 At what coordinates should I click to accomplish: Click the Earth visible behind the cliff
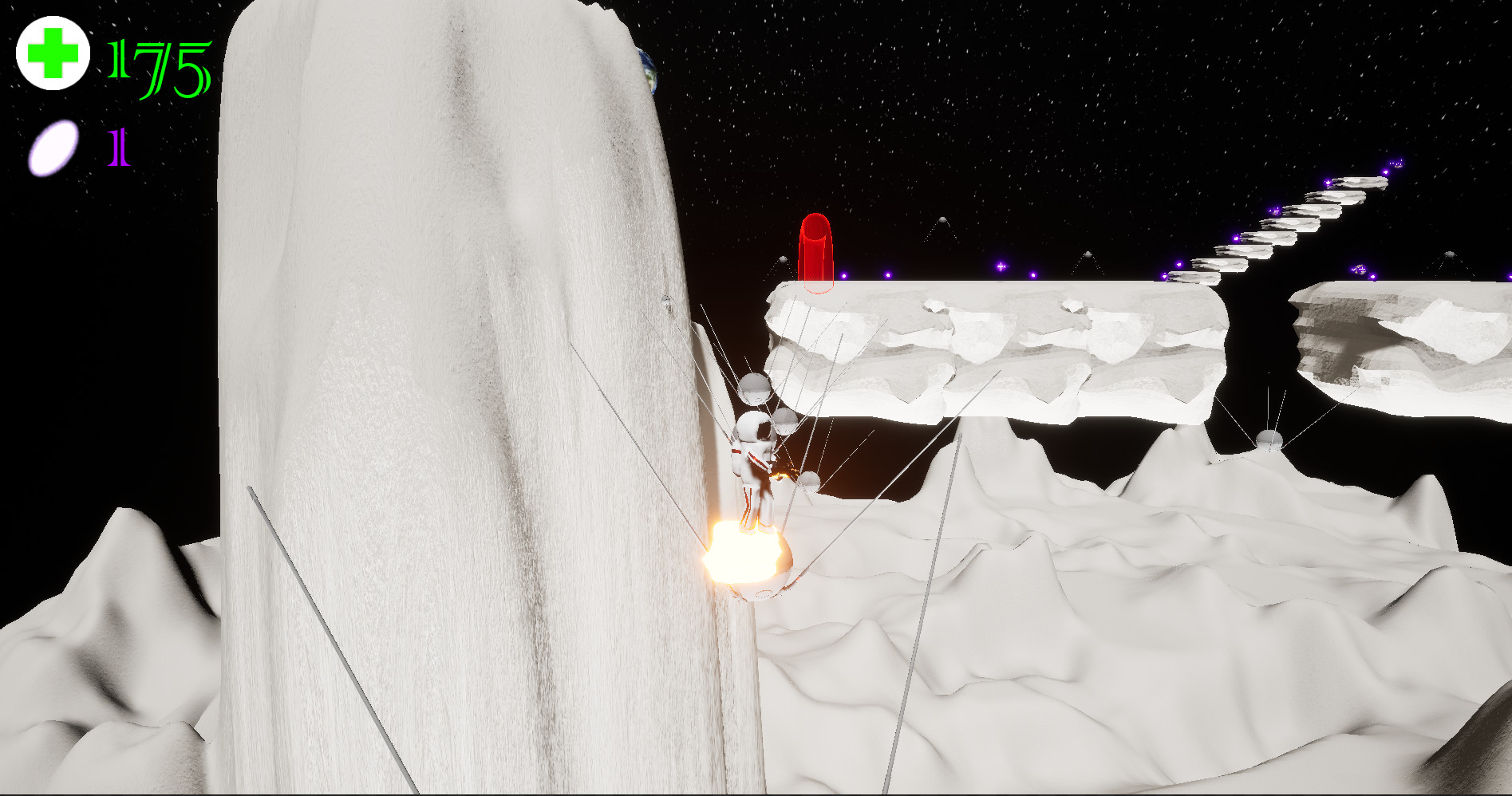(x=646, y=70)
